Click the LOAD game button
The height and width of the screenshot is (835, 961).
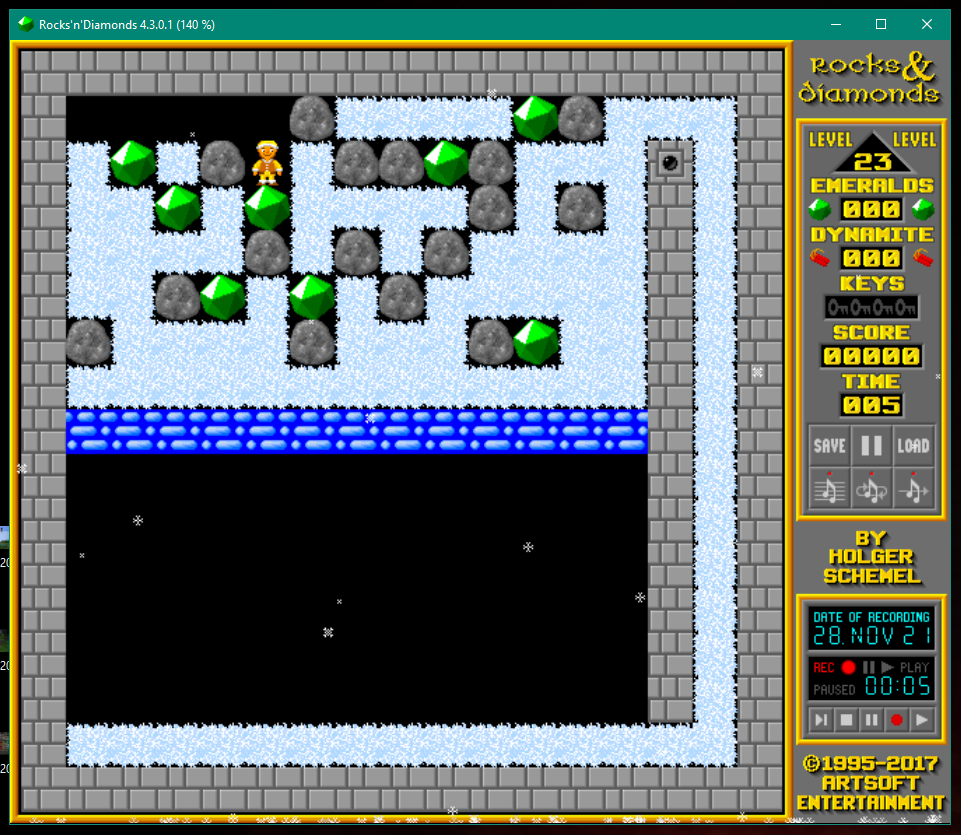coord(913,446)
